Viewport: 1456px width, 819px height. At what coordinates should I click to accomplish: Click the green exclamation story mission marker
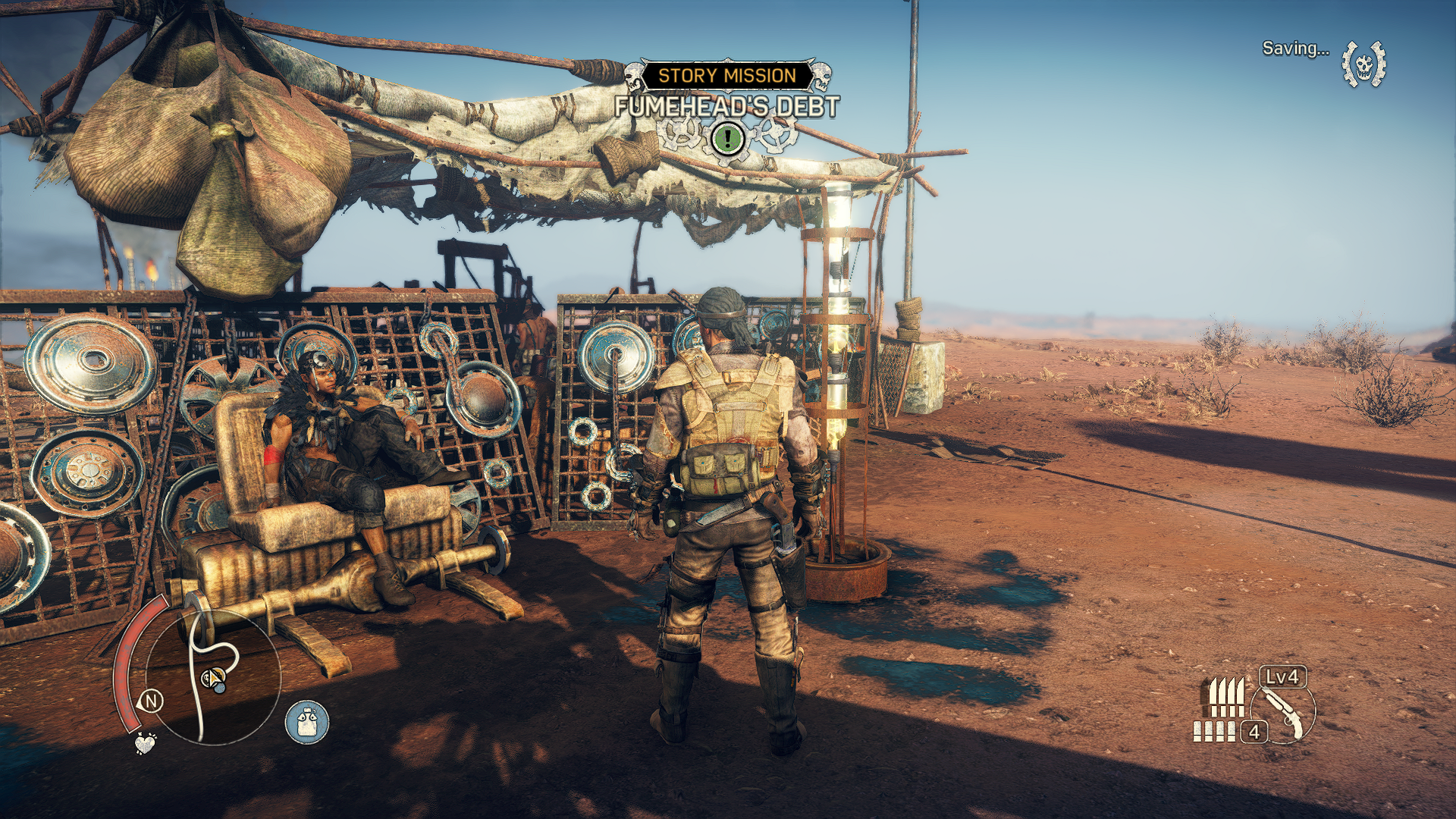tap(728, 138)
